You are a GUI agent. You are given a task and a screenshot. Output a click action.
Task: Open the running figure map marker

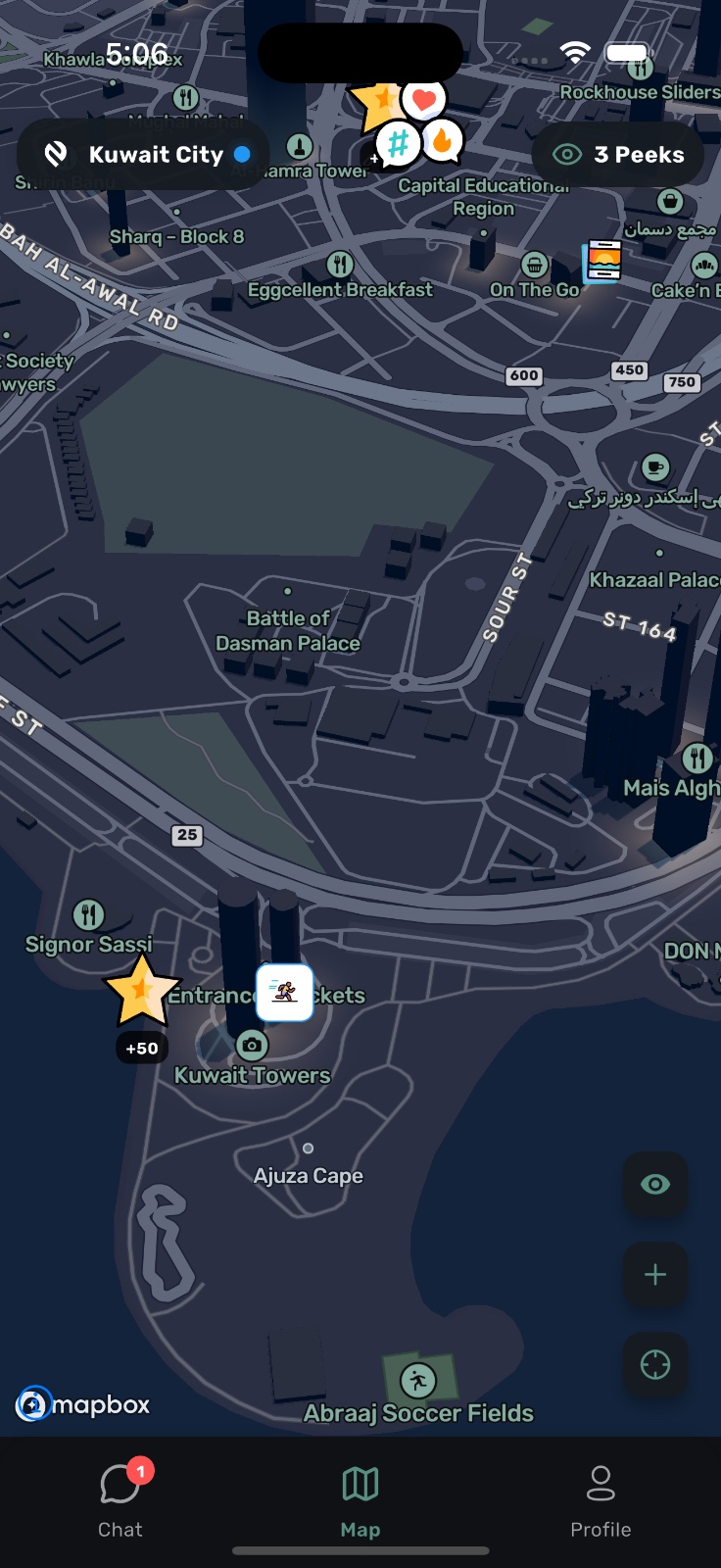pos(285,992)
